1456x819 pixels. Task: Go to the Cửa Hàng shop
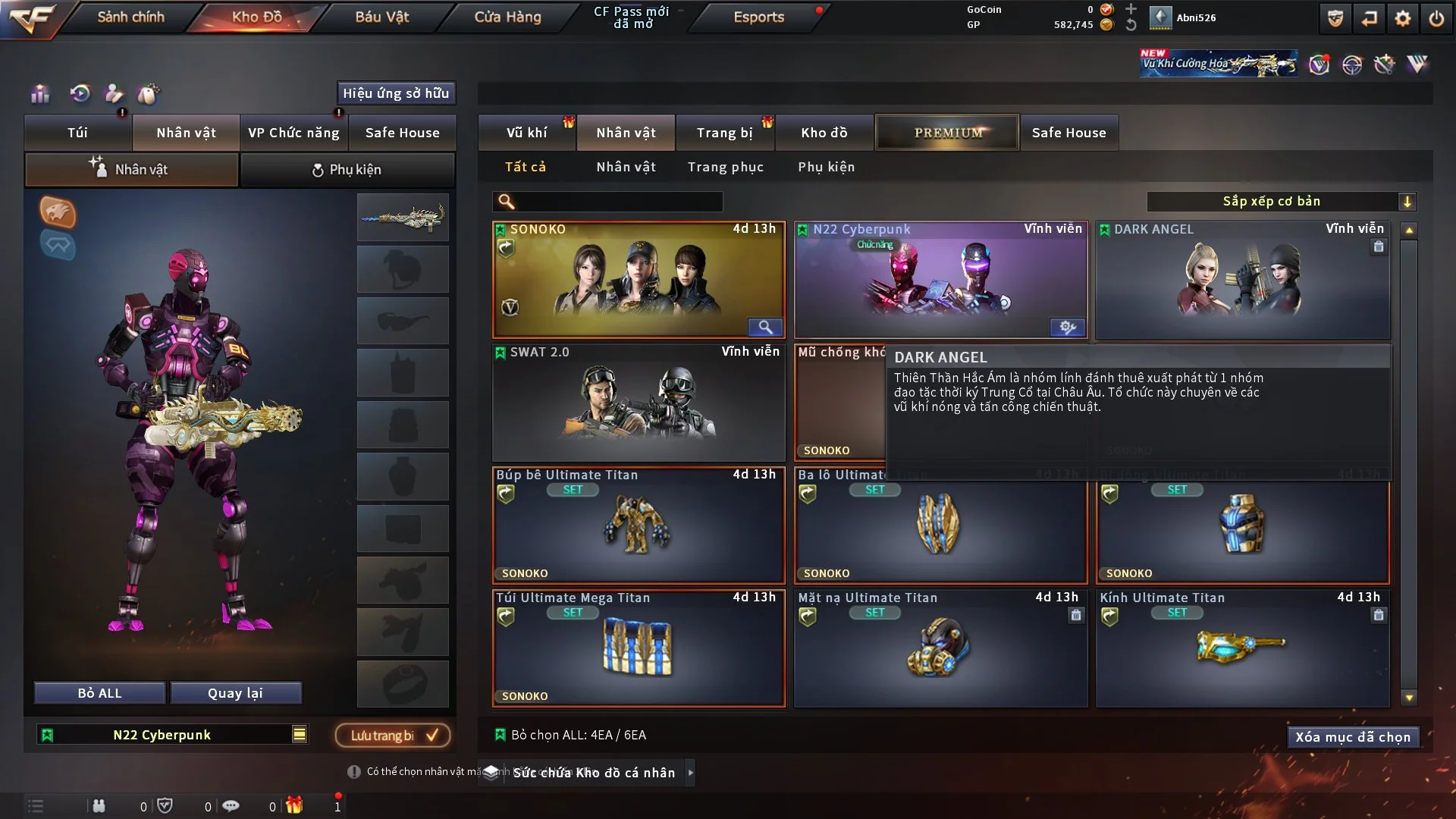coord(507,17)
